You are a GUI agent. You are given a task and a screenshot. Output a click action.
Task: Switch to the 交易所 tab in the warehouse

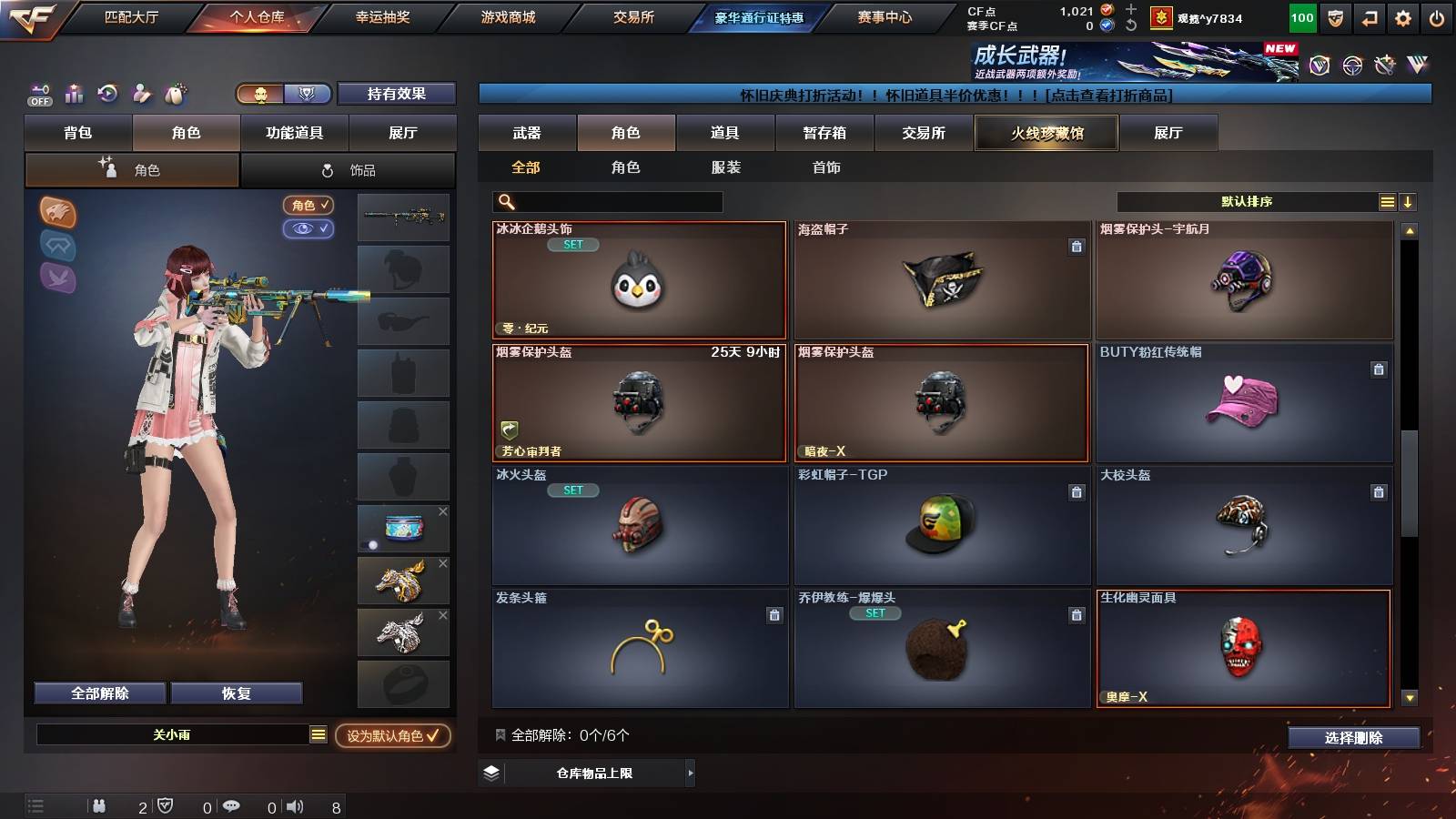[x=922, y=133]
